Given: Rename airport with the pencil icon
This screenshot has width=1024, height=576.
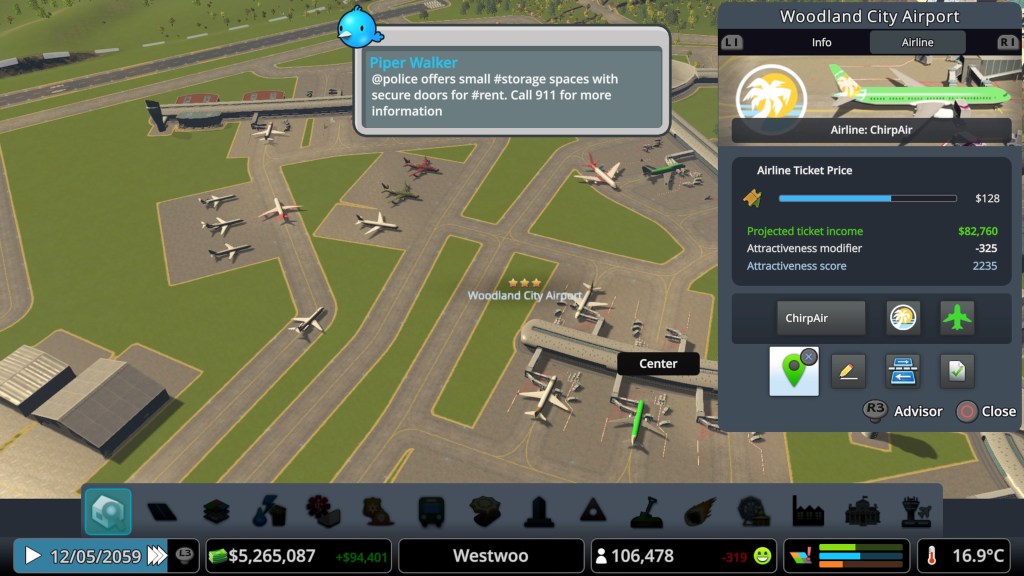Looking at the screenshot, I should [x=847, y=371].
